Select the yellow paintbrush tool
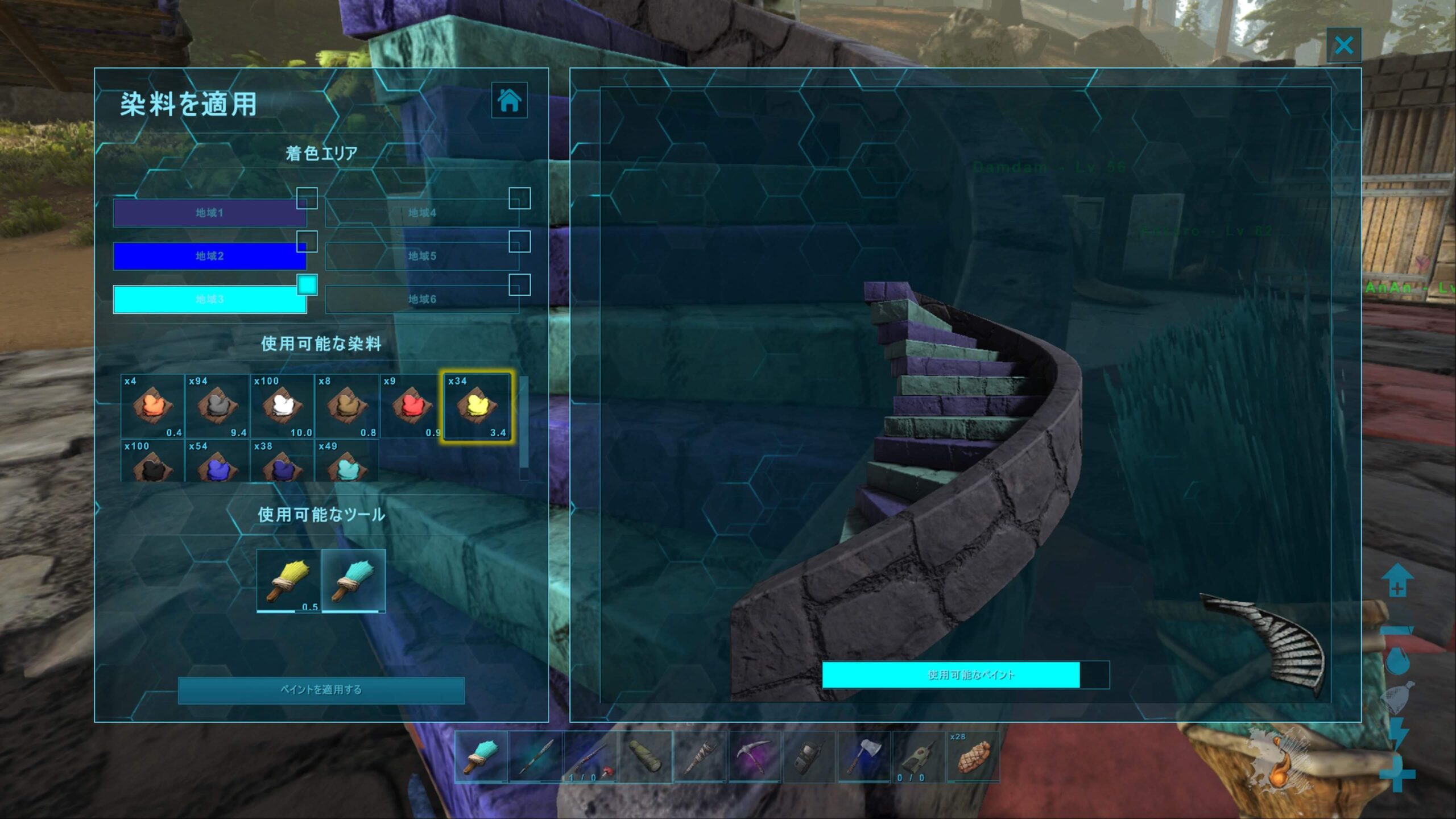This screenshot has width=1456, height=819. [x=288, y=581]
